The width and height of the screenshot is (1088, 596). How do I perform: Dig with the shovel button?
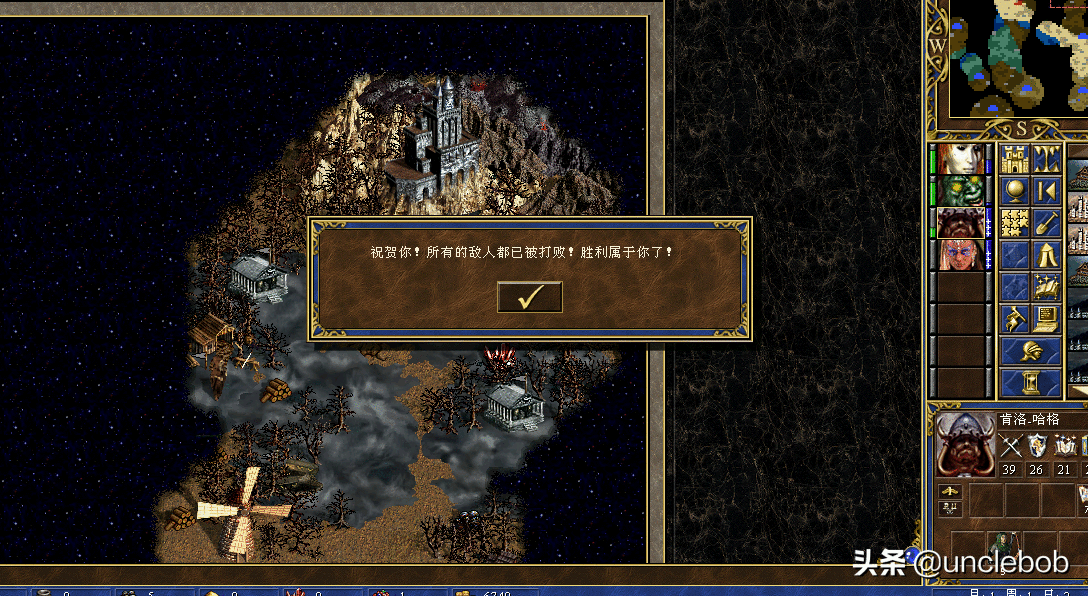tap(1047, 223)
